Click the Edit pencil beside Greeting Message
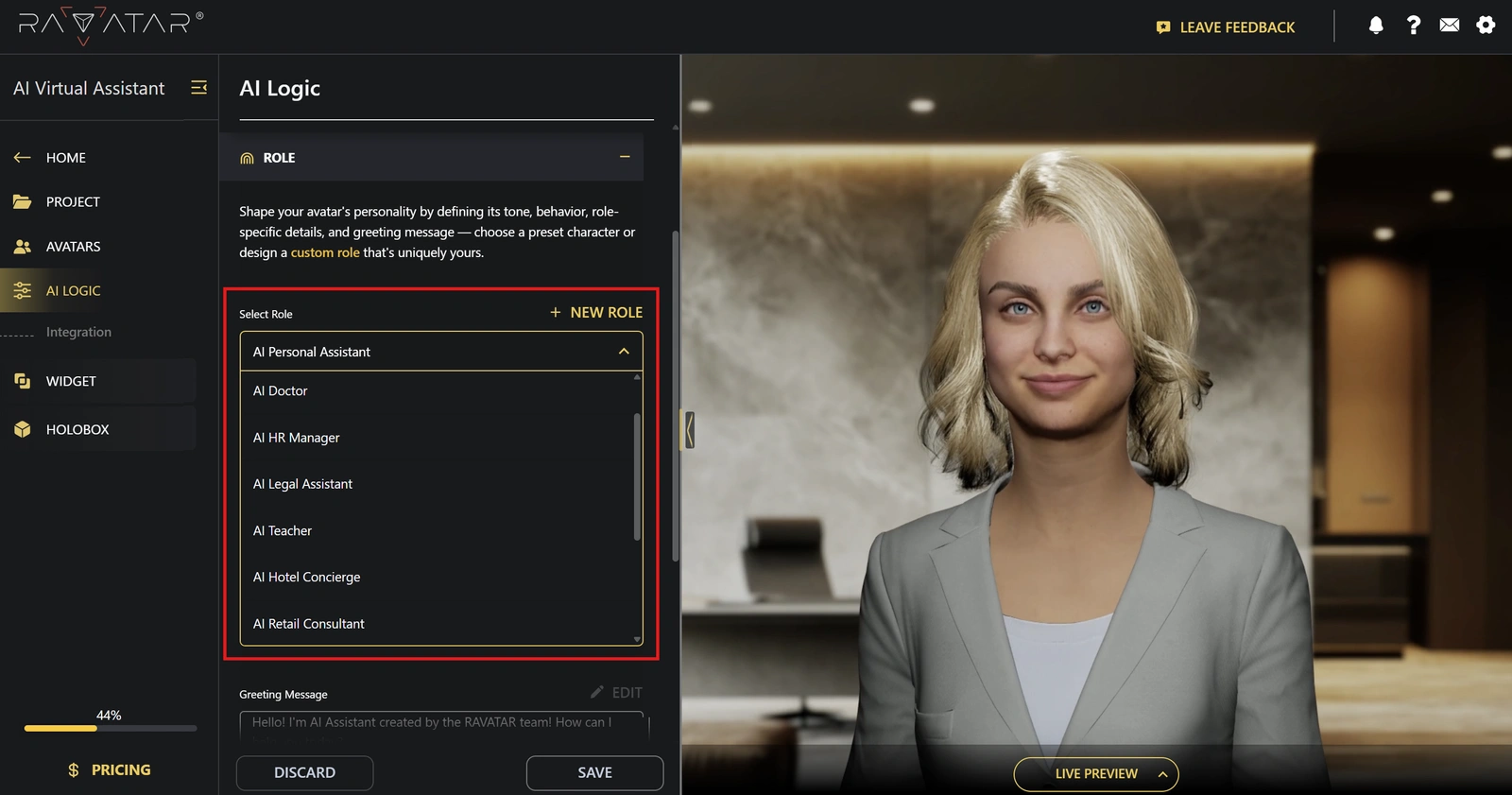The height and width of the screenshot is (795, 1512). [x=595, y=692]
